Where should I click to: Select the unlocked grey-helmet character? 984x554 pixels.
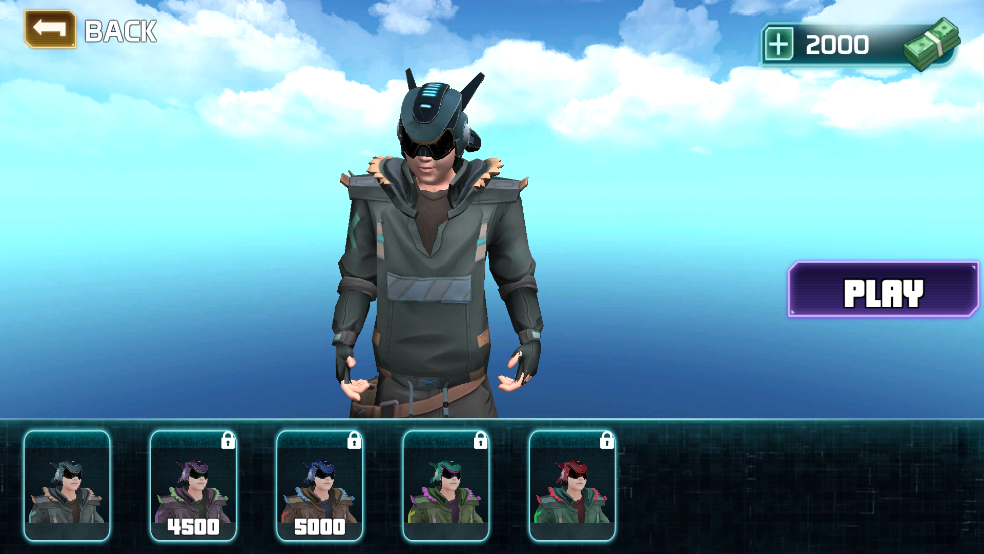tap(67, 485)
